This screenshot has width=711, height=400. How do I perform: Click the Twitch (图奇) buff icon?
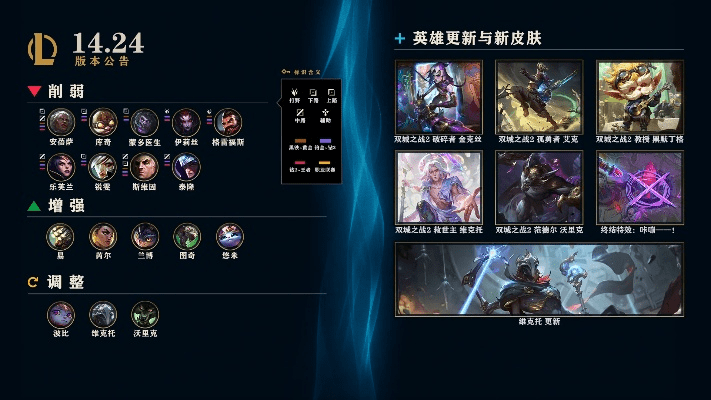(187, 236)
